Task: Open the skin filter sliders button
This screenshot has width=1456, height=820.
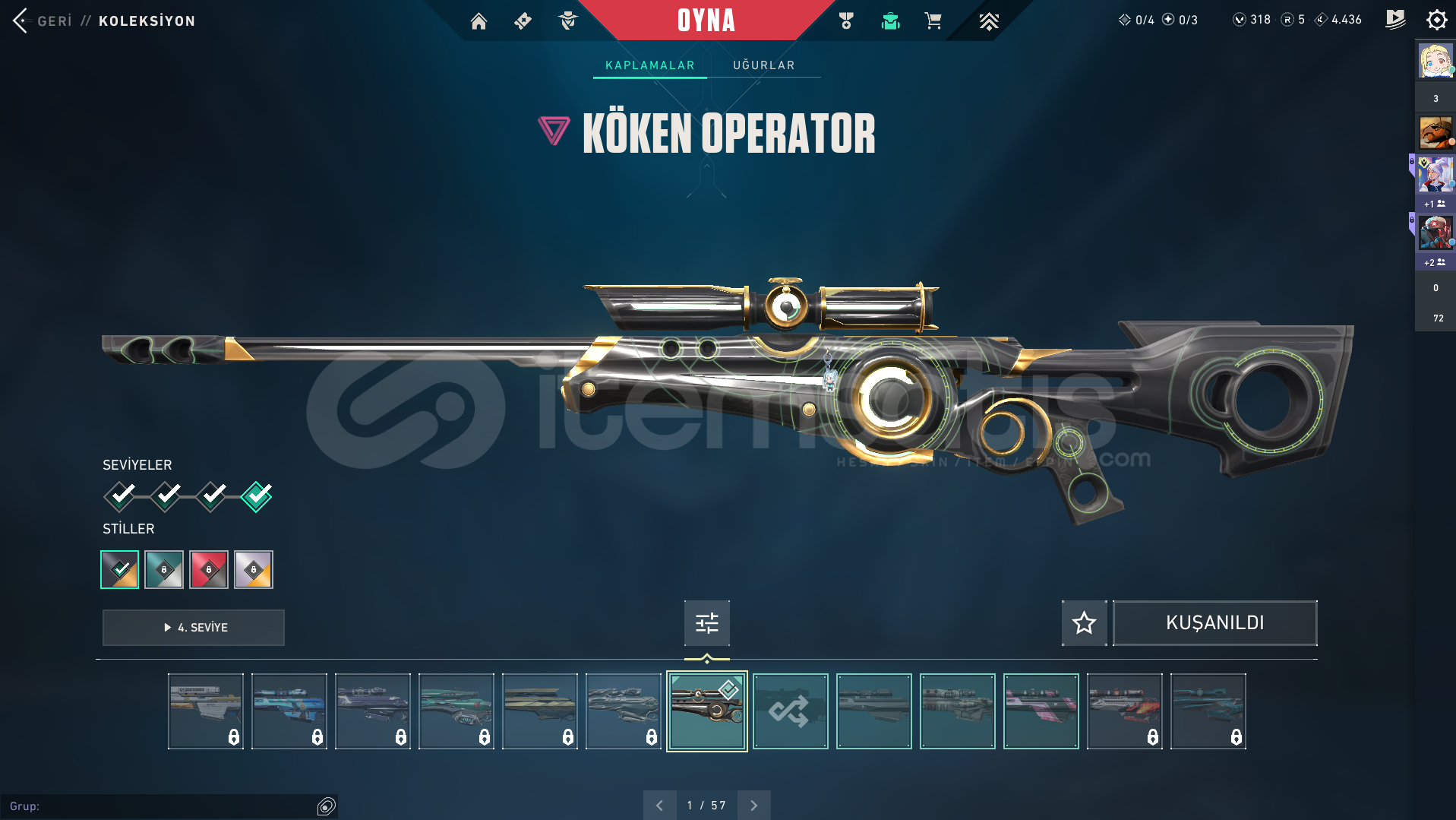Action: pyautogui.click(x=706, y=623)
